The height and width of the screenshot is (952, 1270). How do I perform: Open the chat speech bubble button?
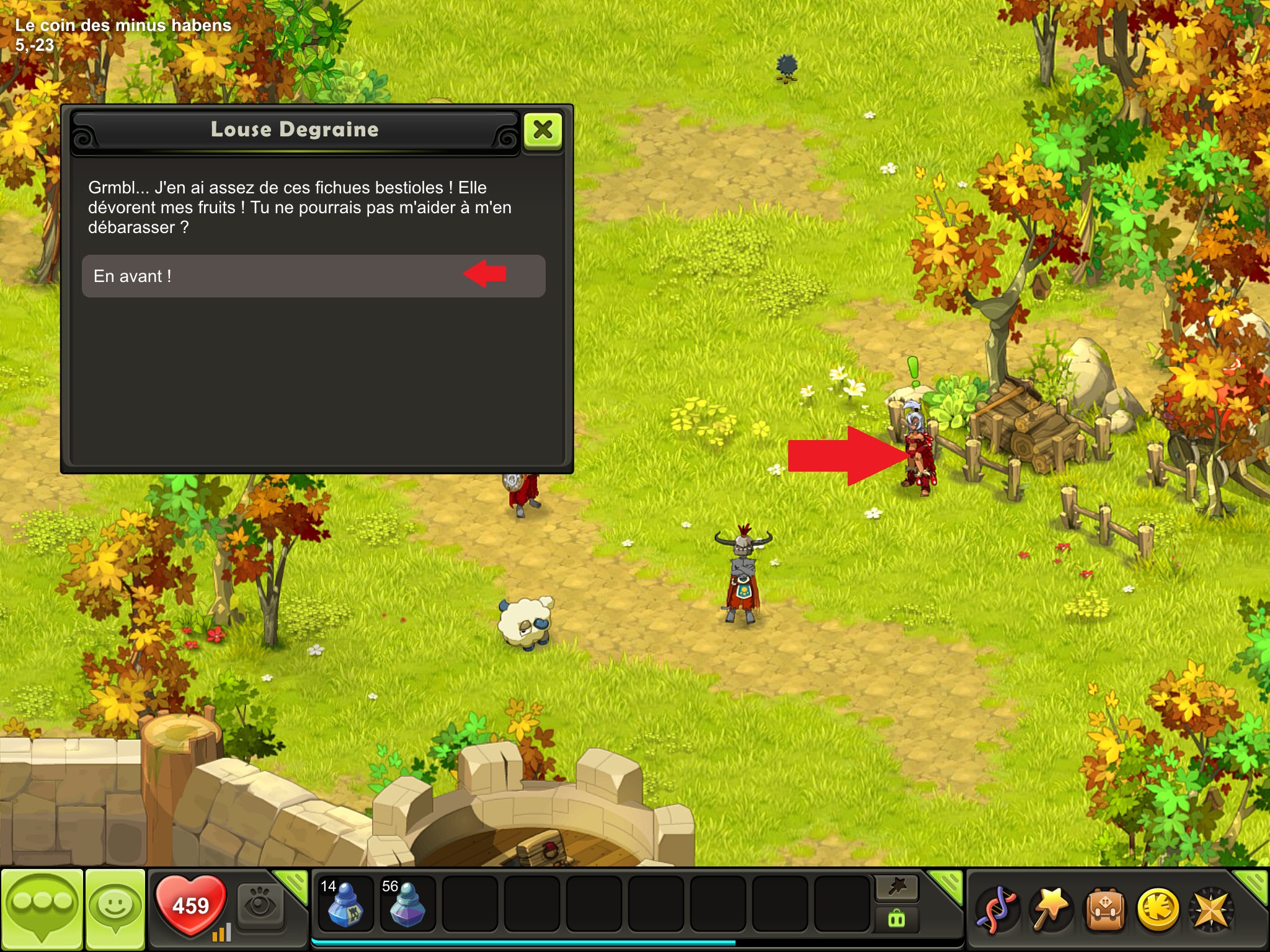click(x=42, y=909)
